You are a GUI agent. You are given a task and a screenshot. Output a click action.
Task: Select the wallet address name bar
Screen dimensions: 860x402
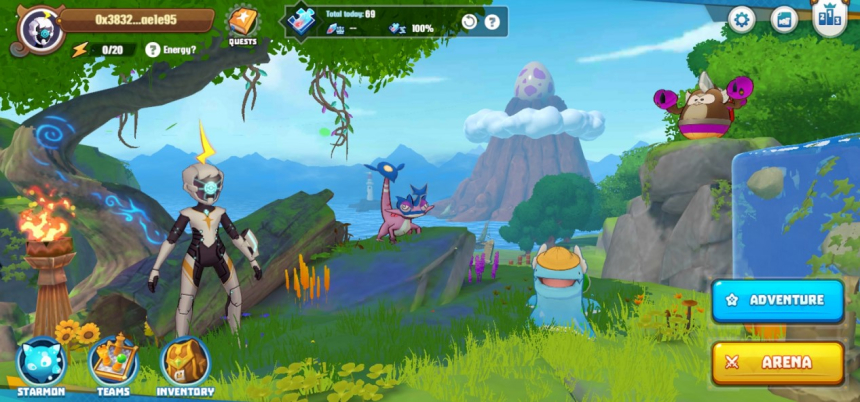(136, 19)
